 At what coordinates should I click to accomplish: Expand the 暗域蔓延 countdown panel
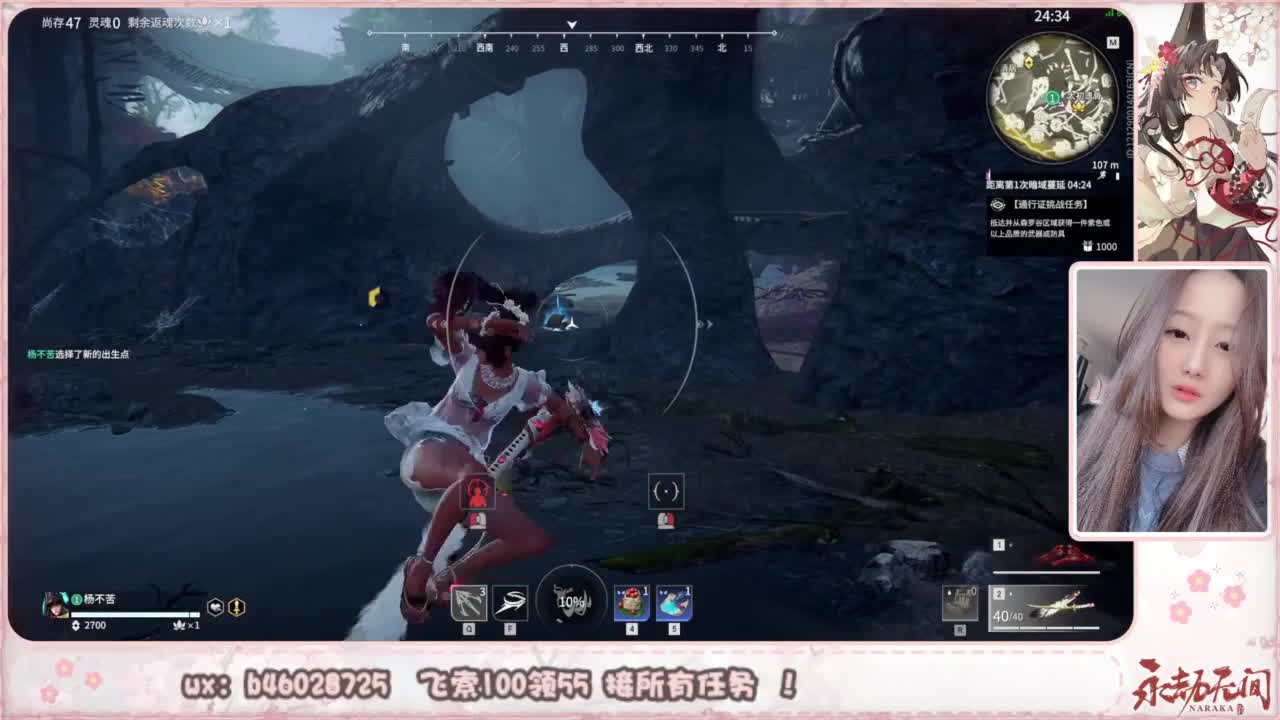pyautogui.click(x=1040, y=185)
